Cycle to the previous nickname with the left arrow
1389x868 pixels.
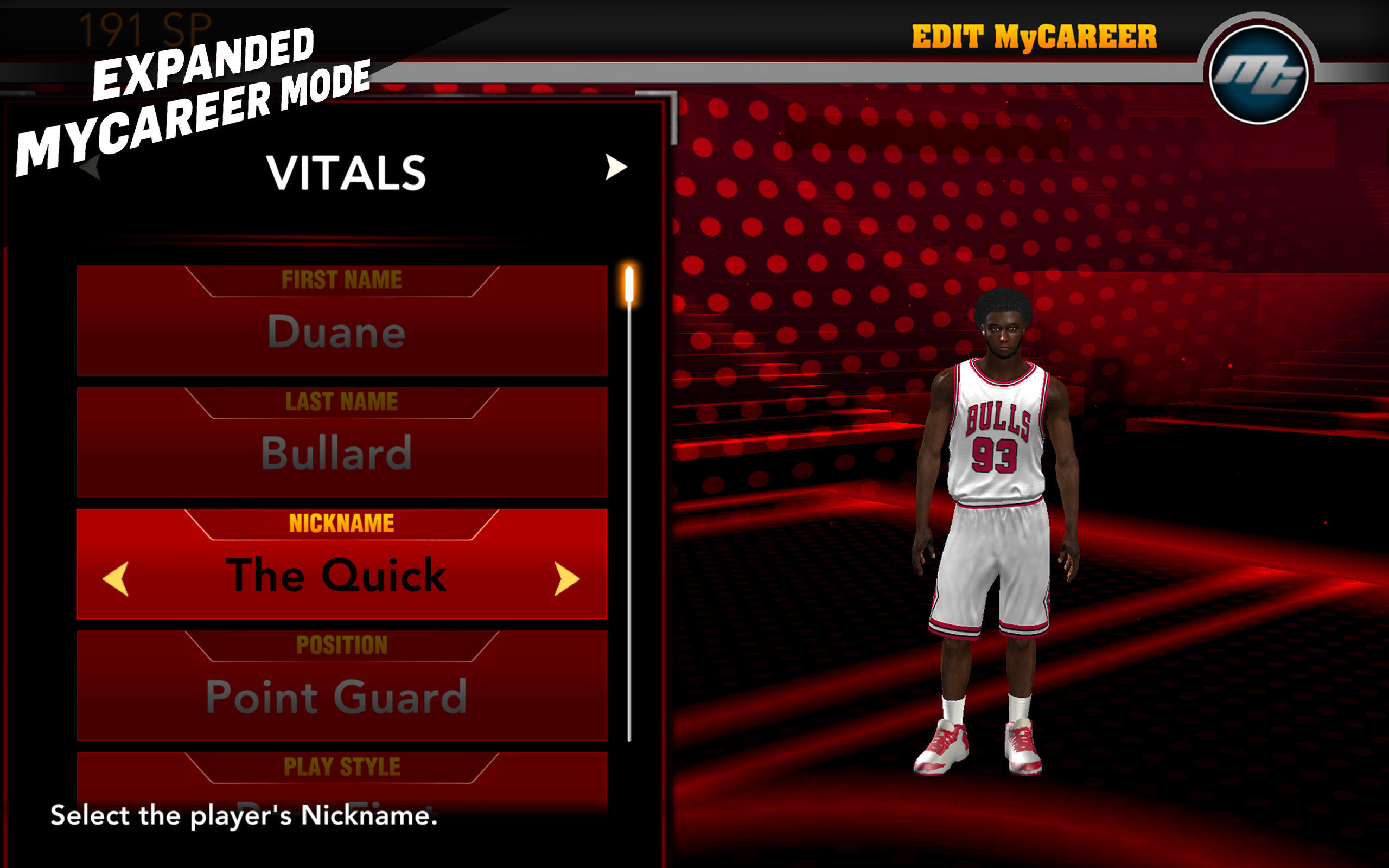coord(116,578)
